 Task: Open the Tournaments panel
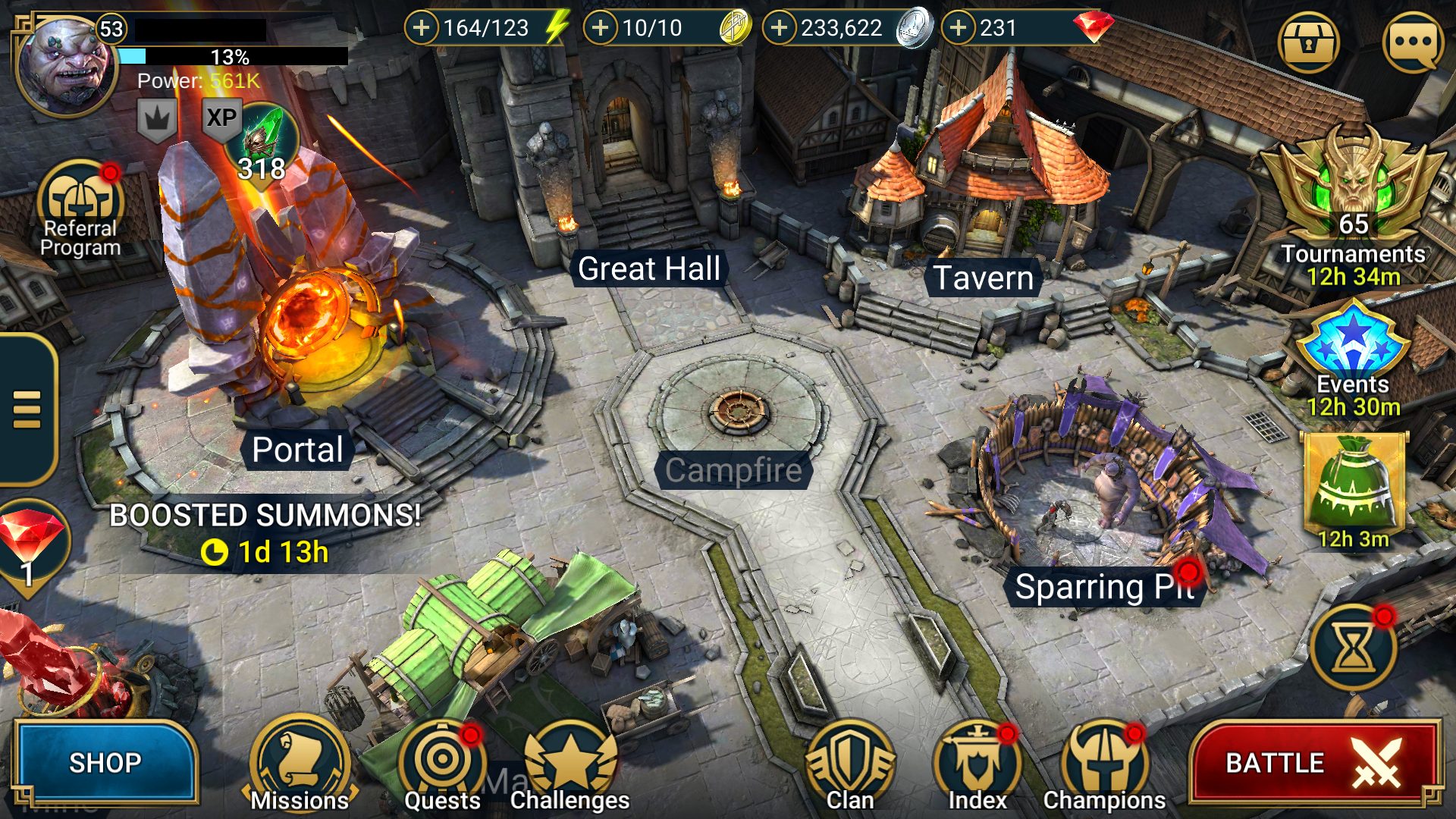(1354, 205)
